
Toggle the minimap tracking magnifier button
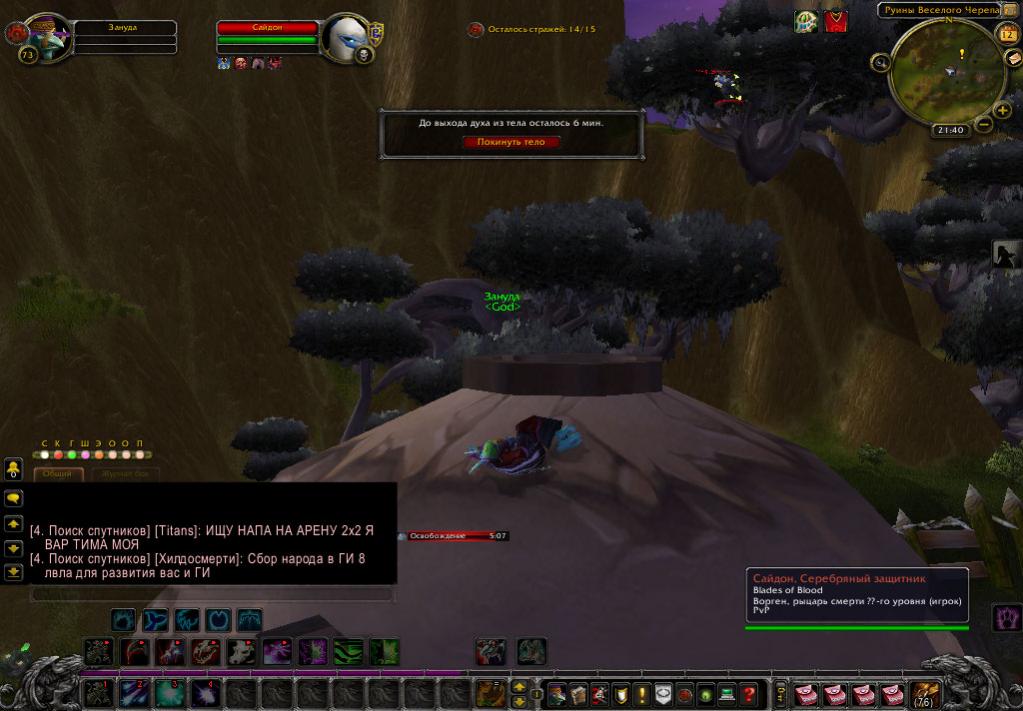click(x=881, y=63)
